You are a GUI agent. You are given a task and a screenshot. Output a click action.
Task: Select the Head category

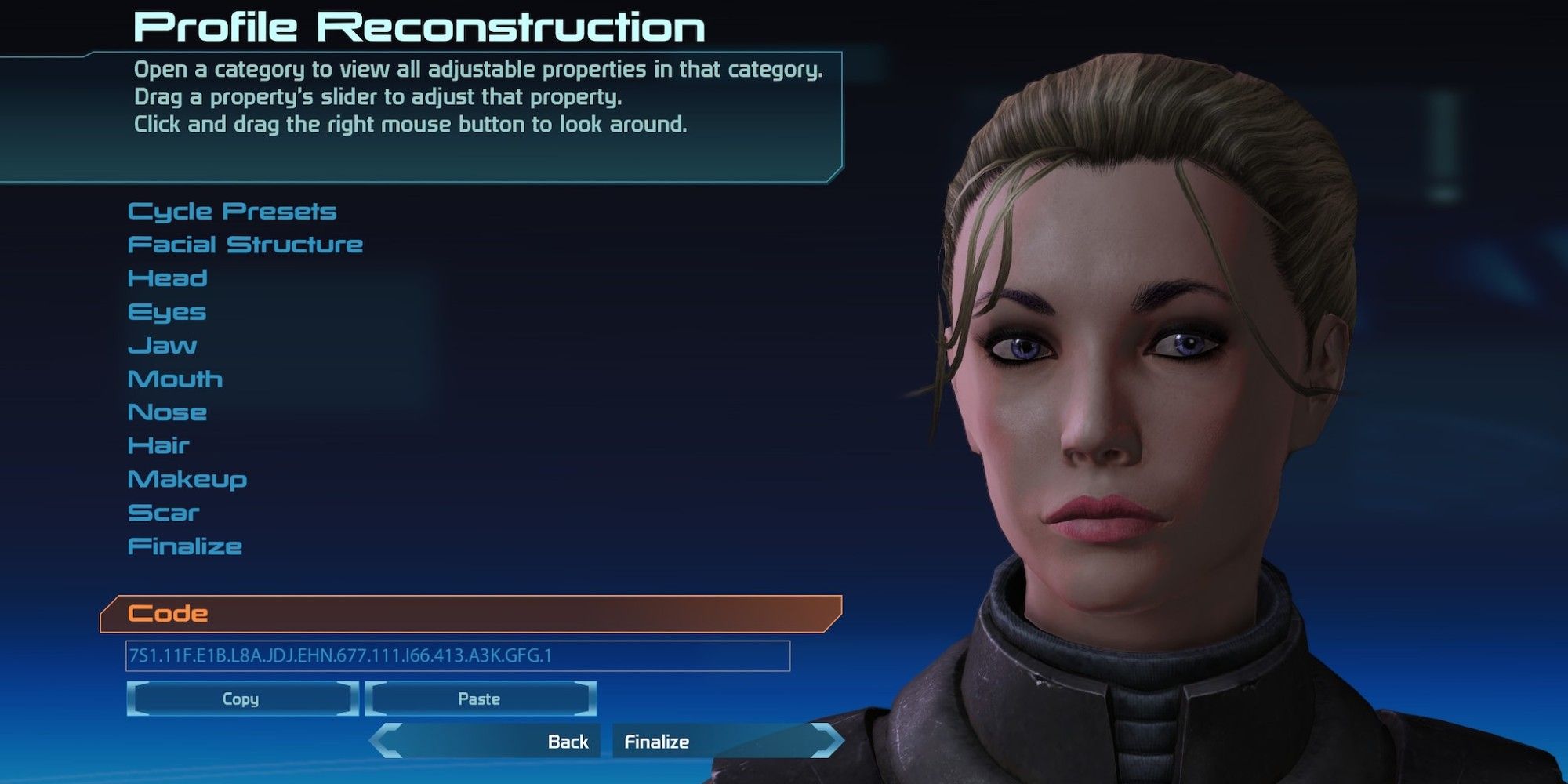coord(168,278)
